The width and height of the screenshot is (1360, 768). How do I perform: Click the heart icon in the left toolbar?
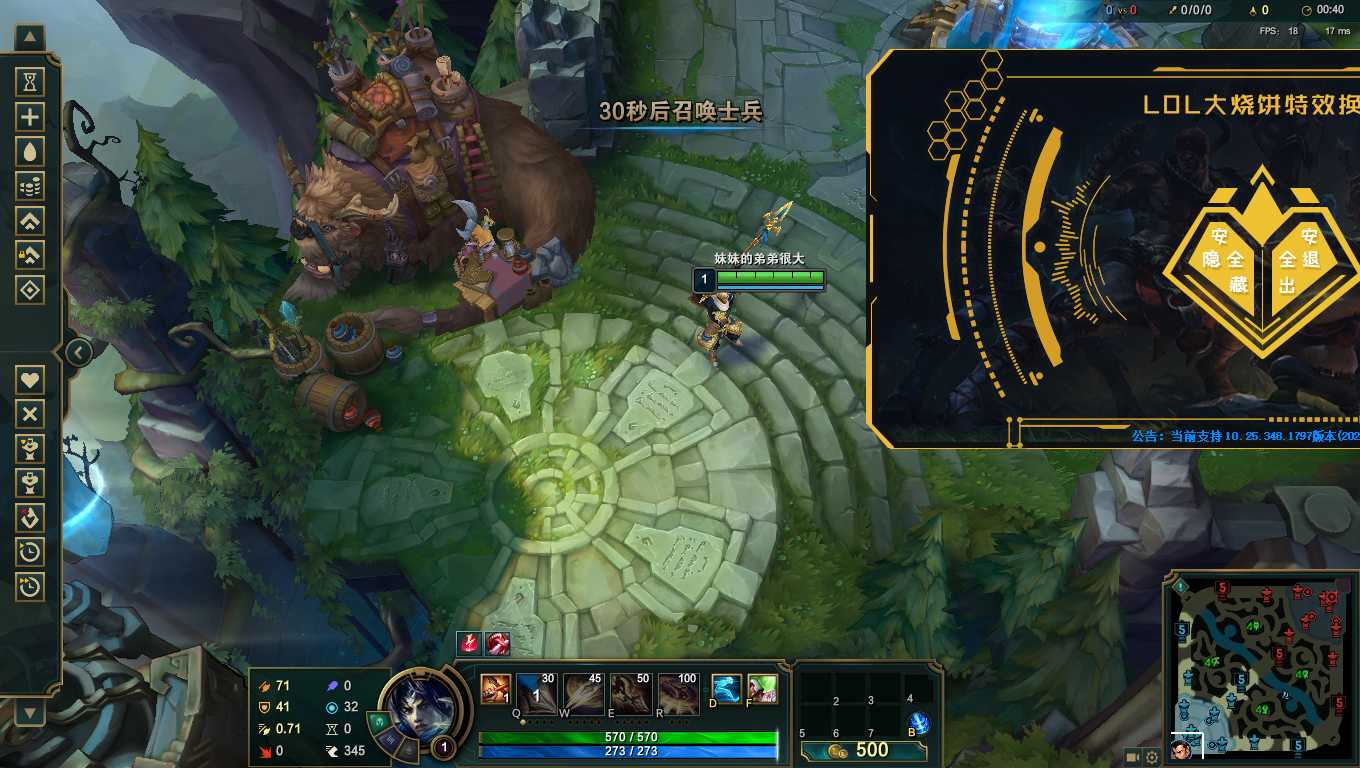30,380
